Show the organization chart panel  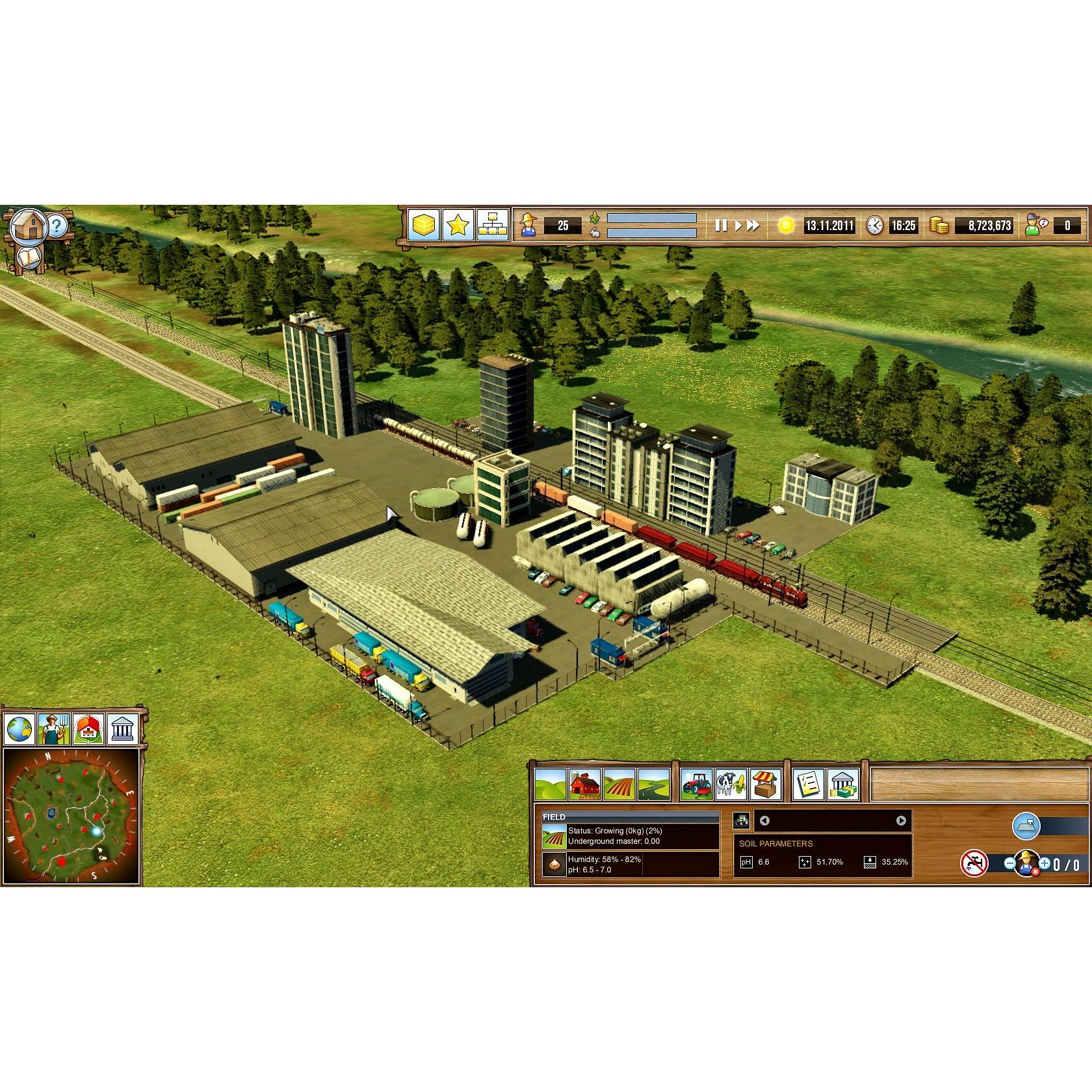pyautogui.click(x=492, y=226)
